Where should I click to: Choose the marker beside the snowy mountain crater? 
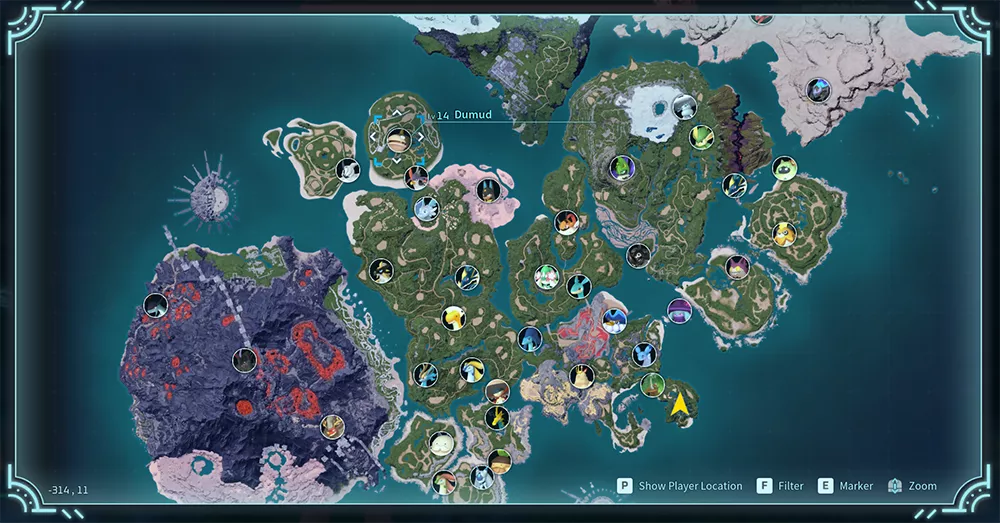point(684,106)
